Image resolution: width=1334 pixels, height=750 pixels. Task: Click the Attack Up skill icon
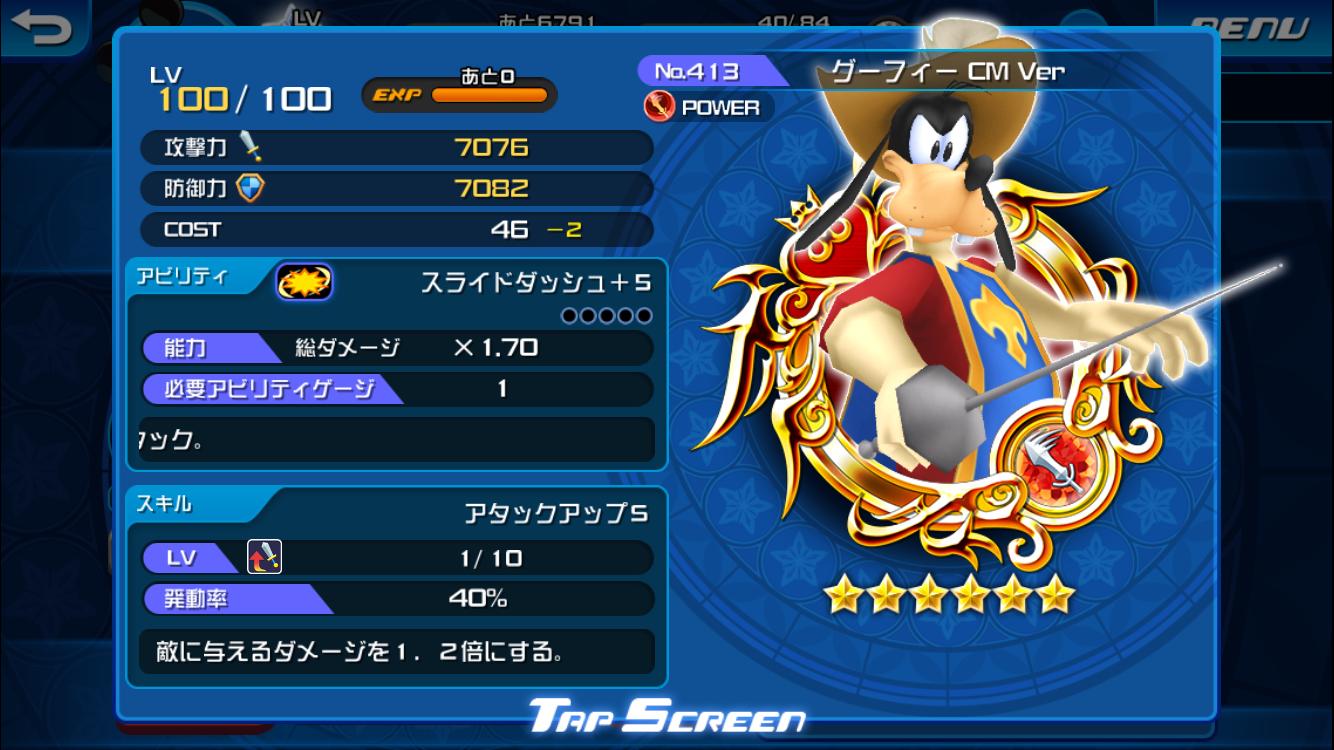coord(264,556)
